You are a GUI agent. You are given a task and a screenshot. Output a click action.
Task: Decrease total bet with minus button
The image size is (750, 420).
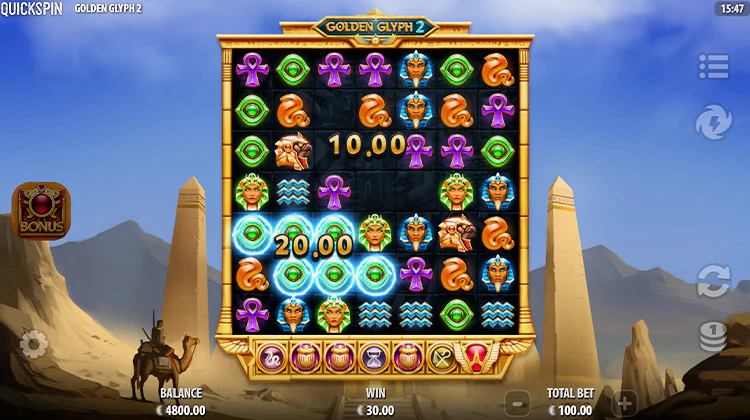[x=517, y=401]
